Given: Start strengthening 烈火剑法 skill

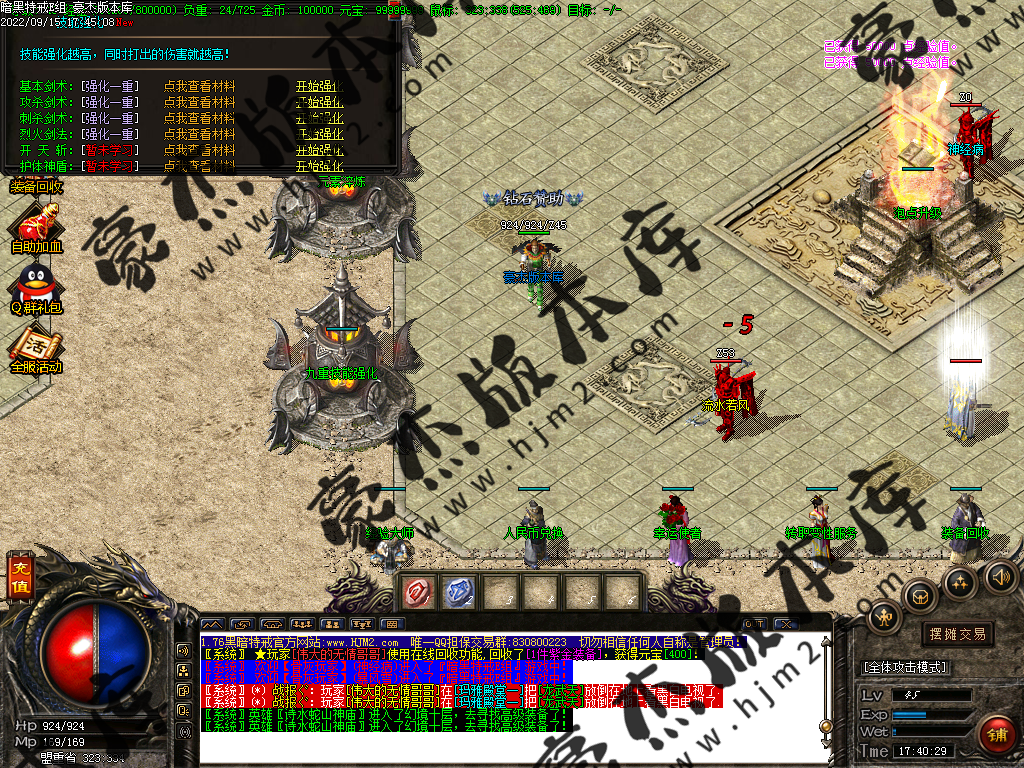Looking at the screenshot, I should pos(319,134).
